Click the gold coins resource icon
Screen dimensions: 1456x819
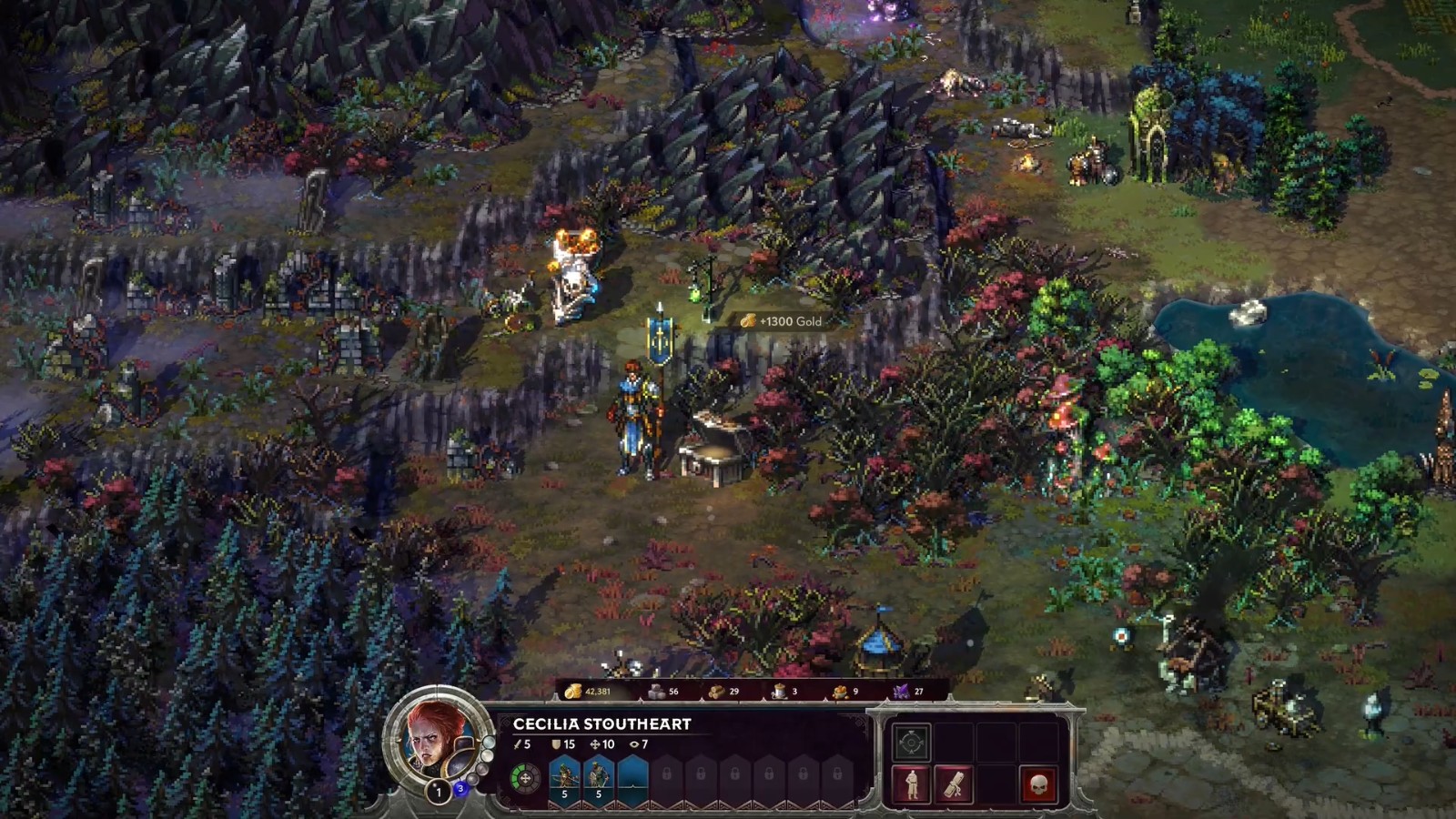[572, 692]
